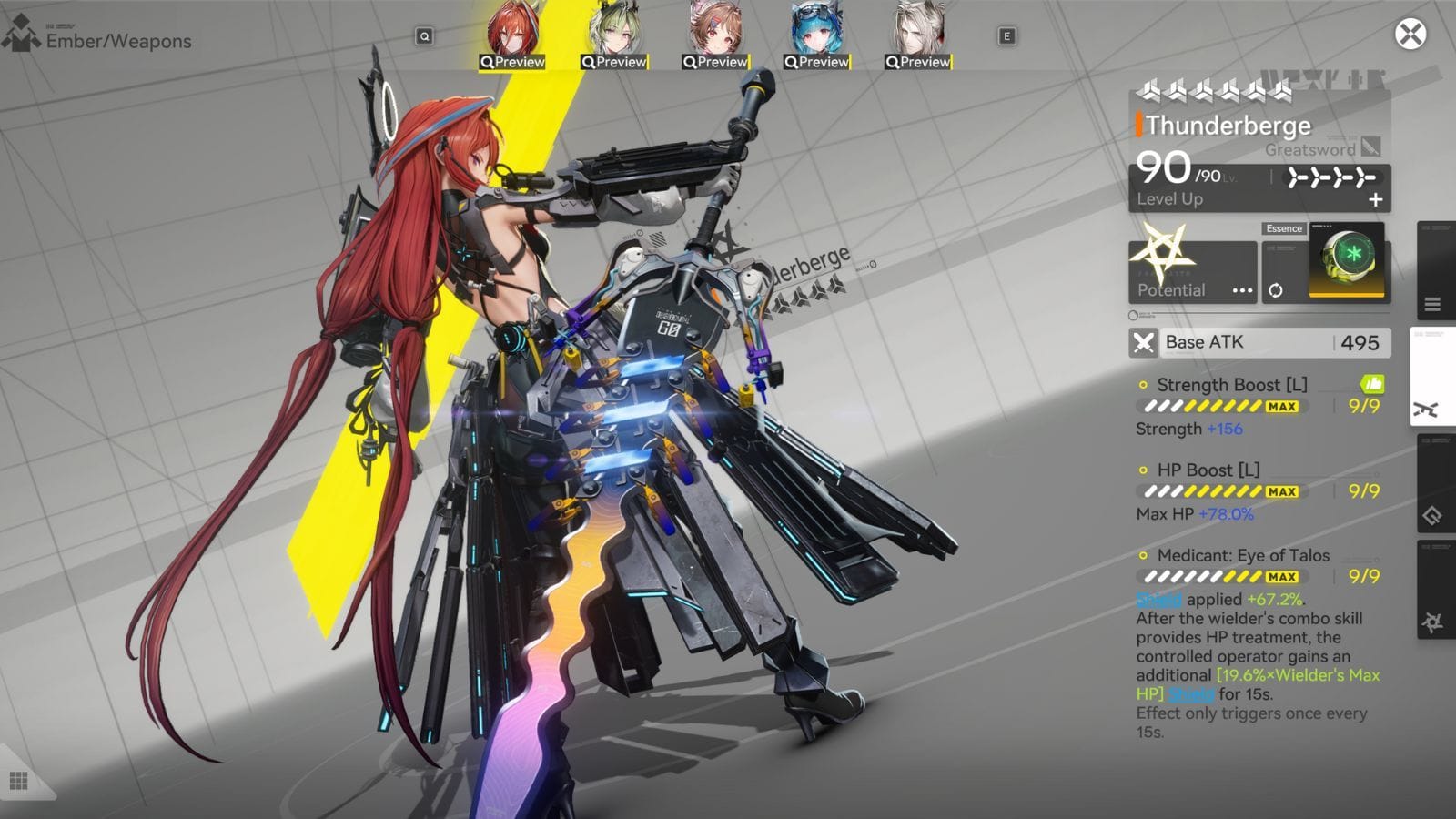Open the Potential ellipsis options

coord(1243,290)
